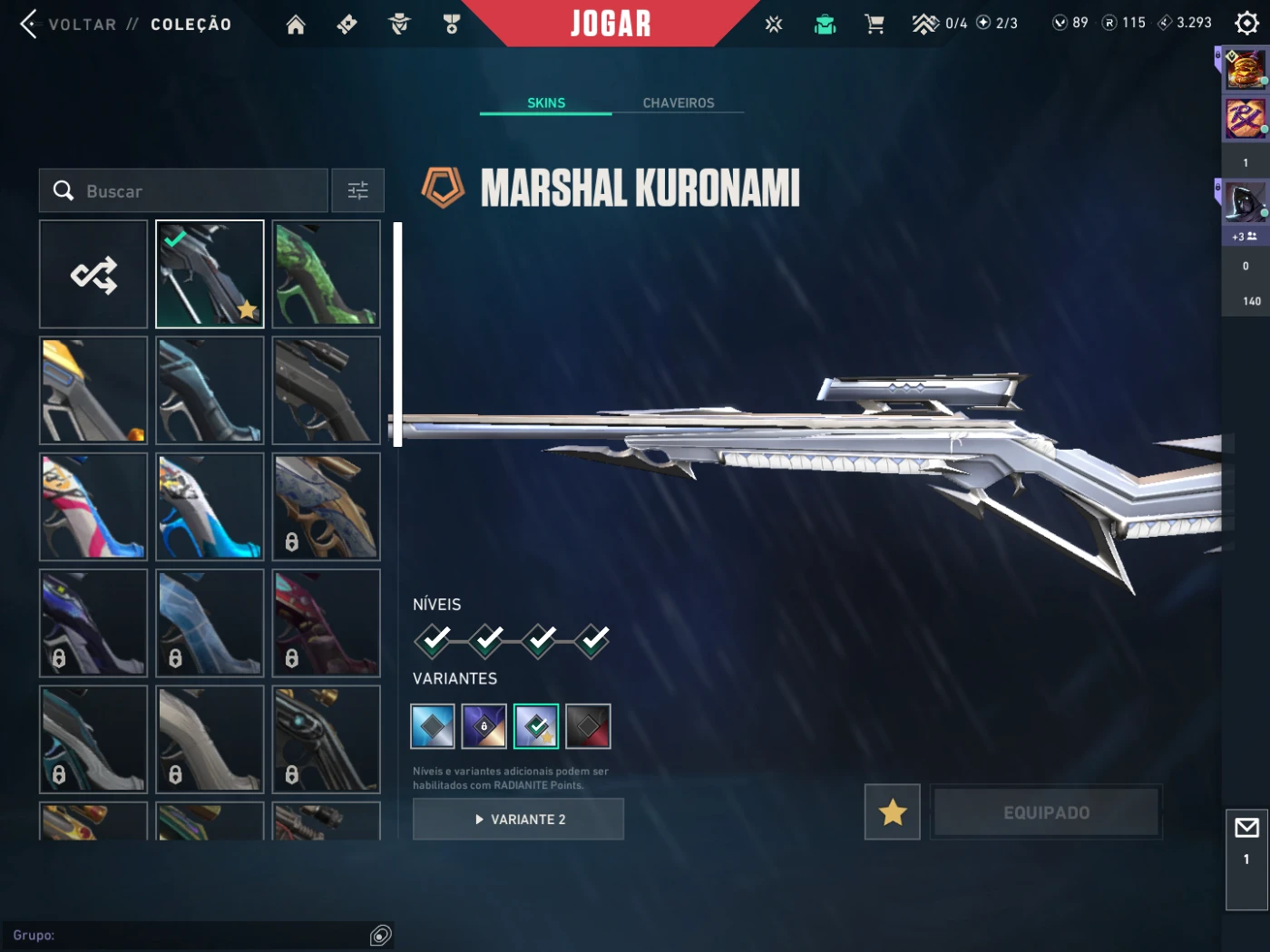Open the home icon in top bar
The height and width of the screenshot is (952, 1270).
(x=296, y=24)
